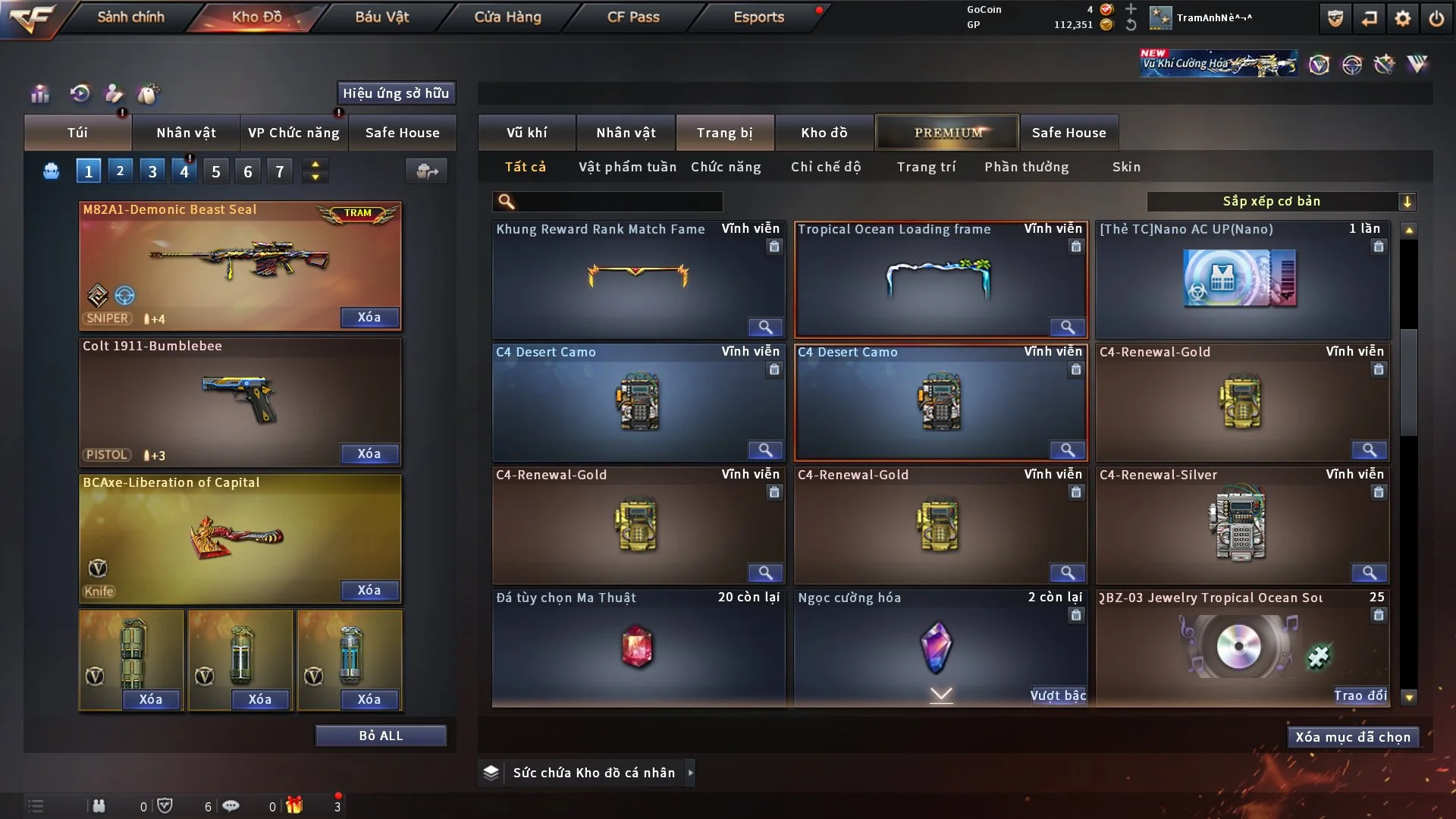Screen dimensions: 1456x819
Task: Click Vượt bậc on Ngọc cường hóa
Action: click(x=1058, y=695)
